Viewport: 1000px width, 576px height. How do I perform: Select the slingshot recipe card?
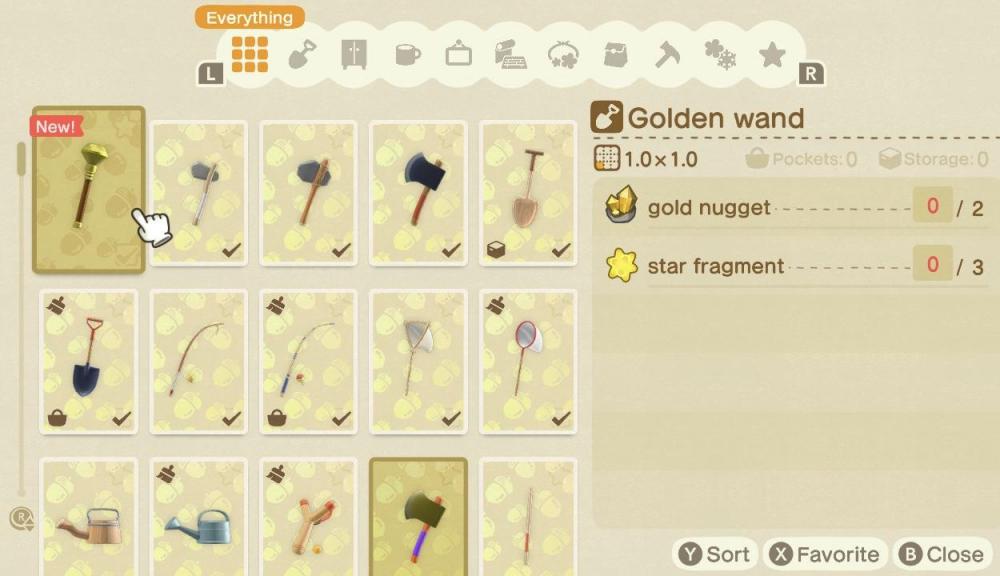[308, 520]
